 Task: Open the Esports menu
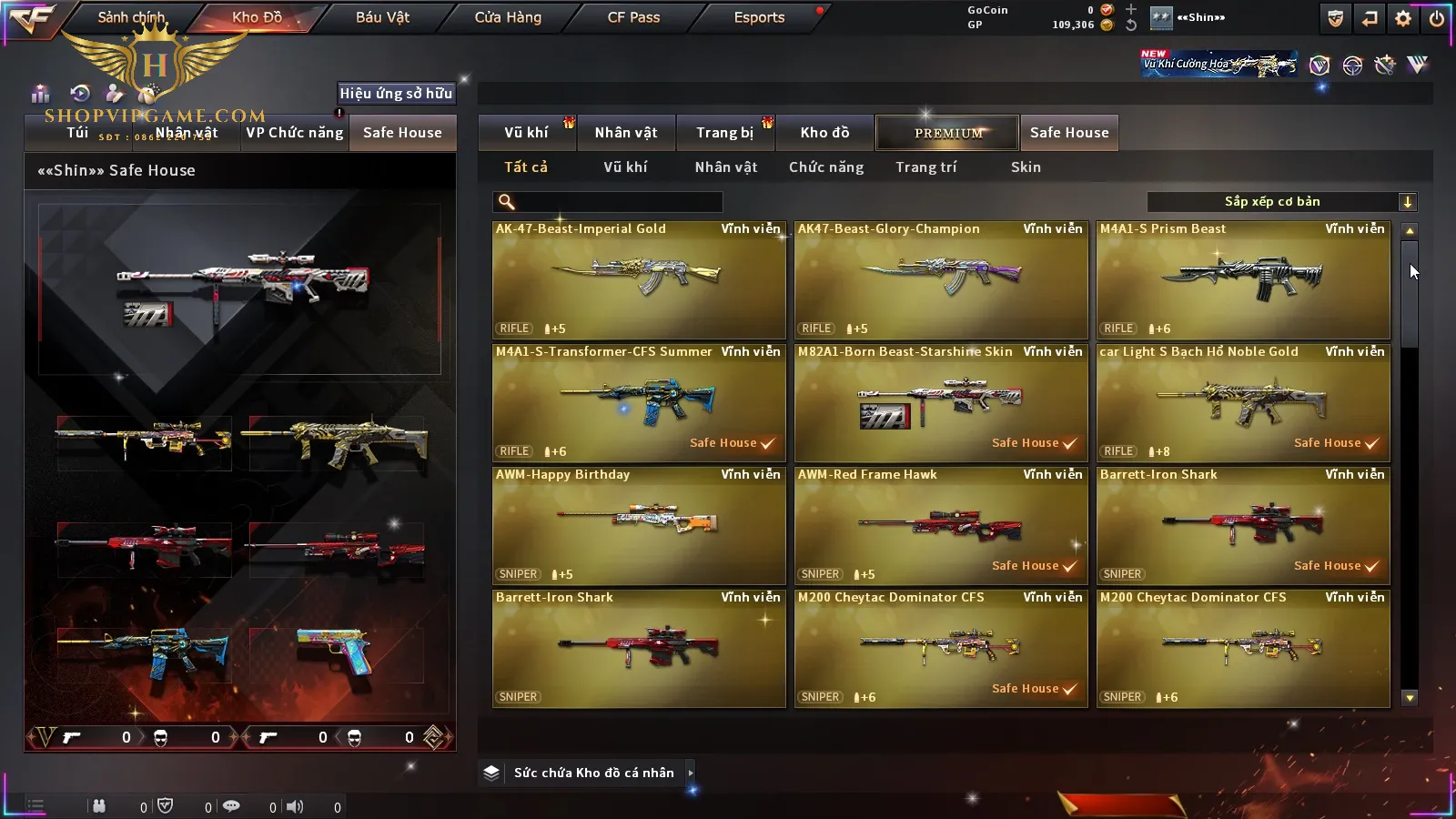759,17
